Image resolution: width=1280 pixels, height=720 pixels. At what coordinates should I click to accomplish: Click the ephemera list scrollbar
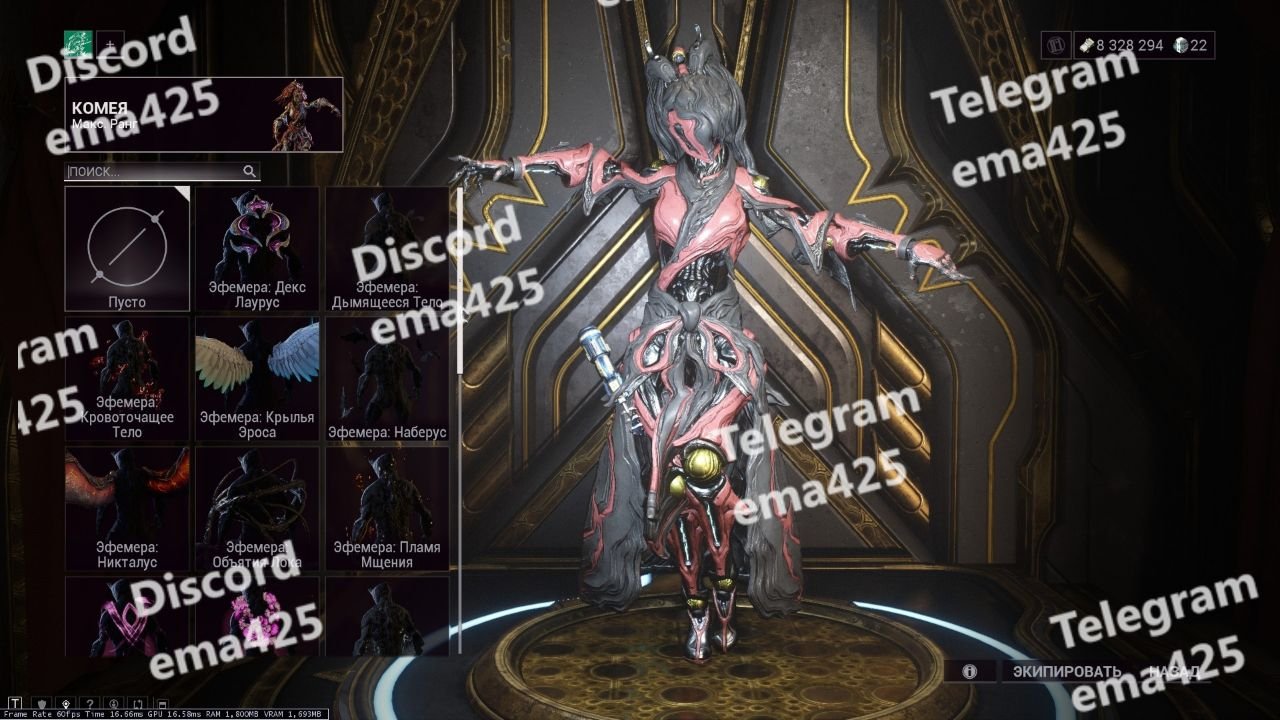coord(459,280)
